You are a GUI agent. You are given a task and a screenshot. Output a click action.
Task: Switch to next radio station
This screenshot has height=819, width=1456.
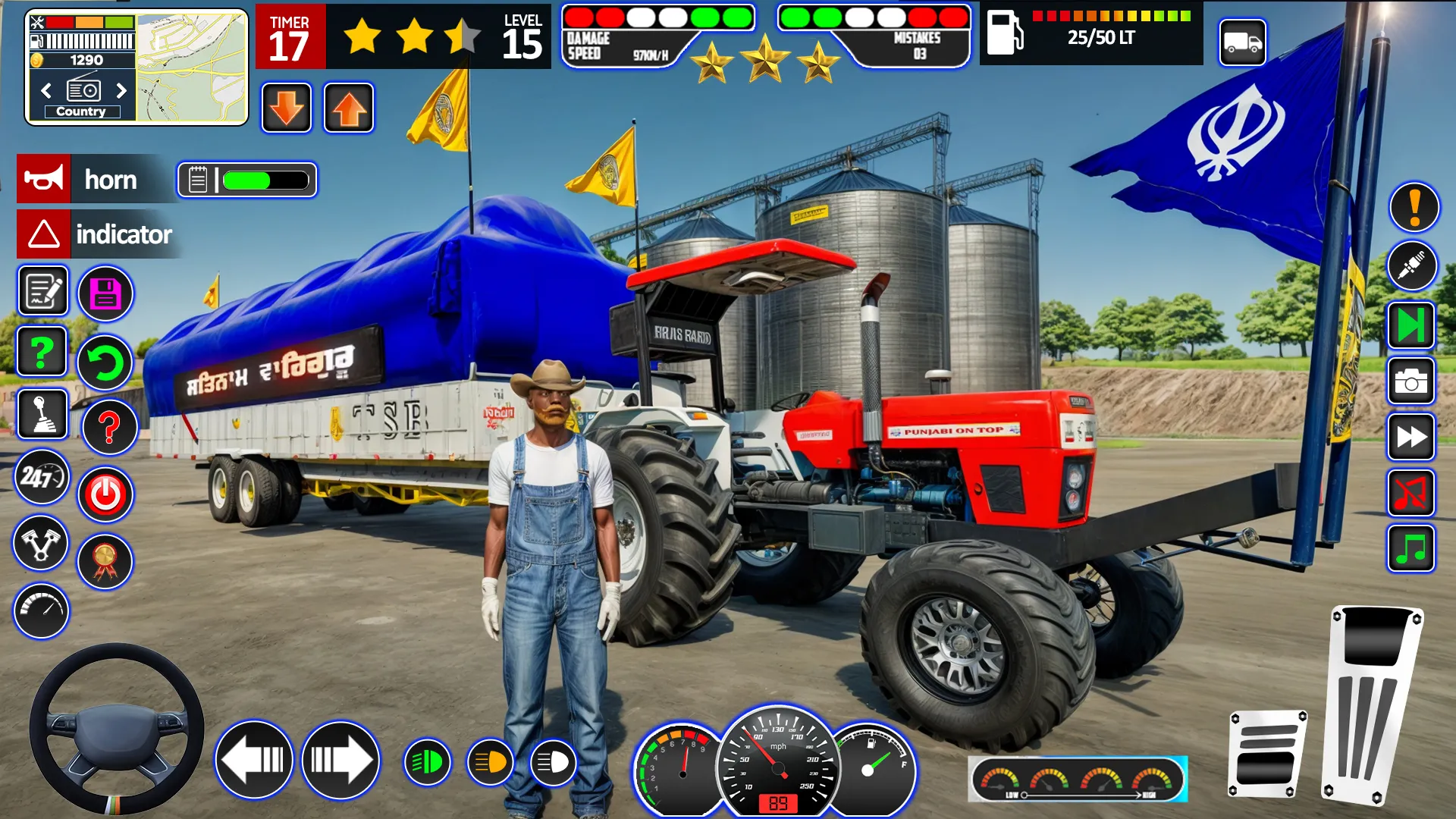pos(121,91)
